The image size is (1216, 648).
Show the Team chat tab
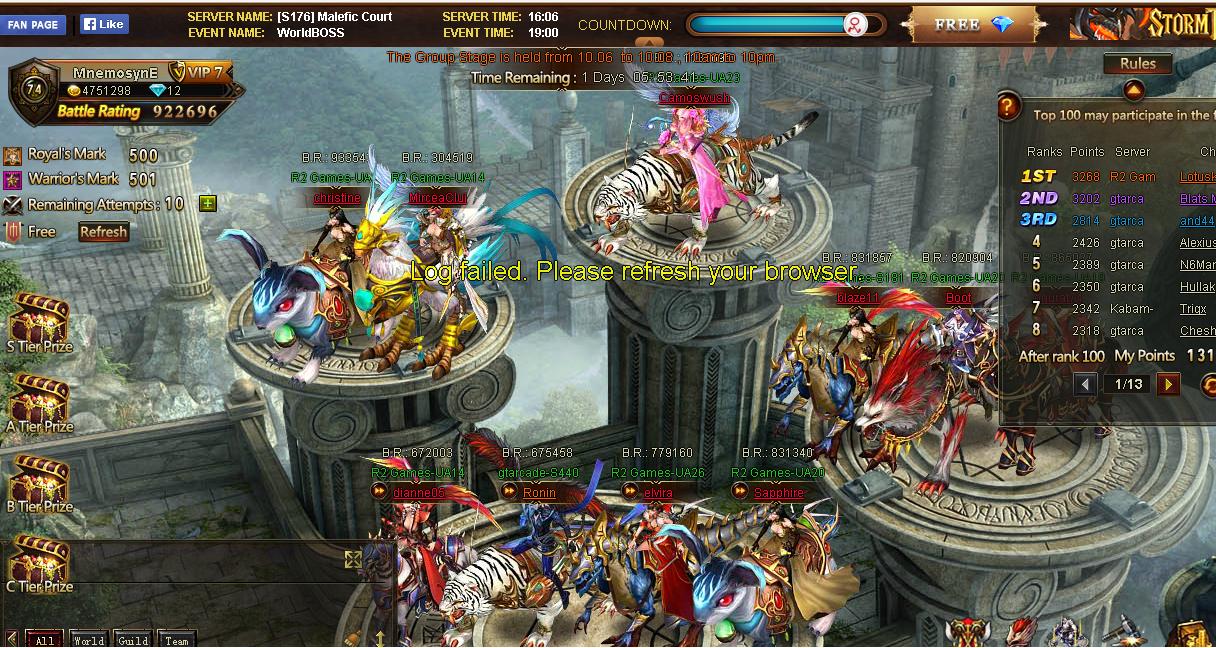point(176,640)
